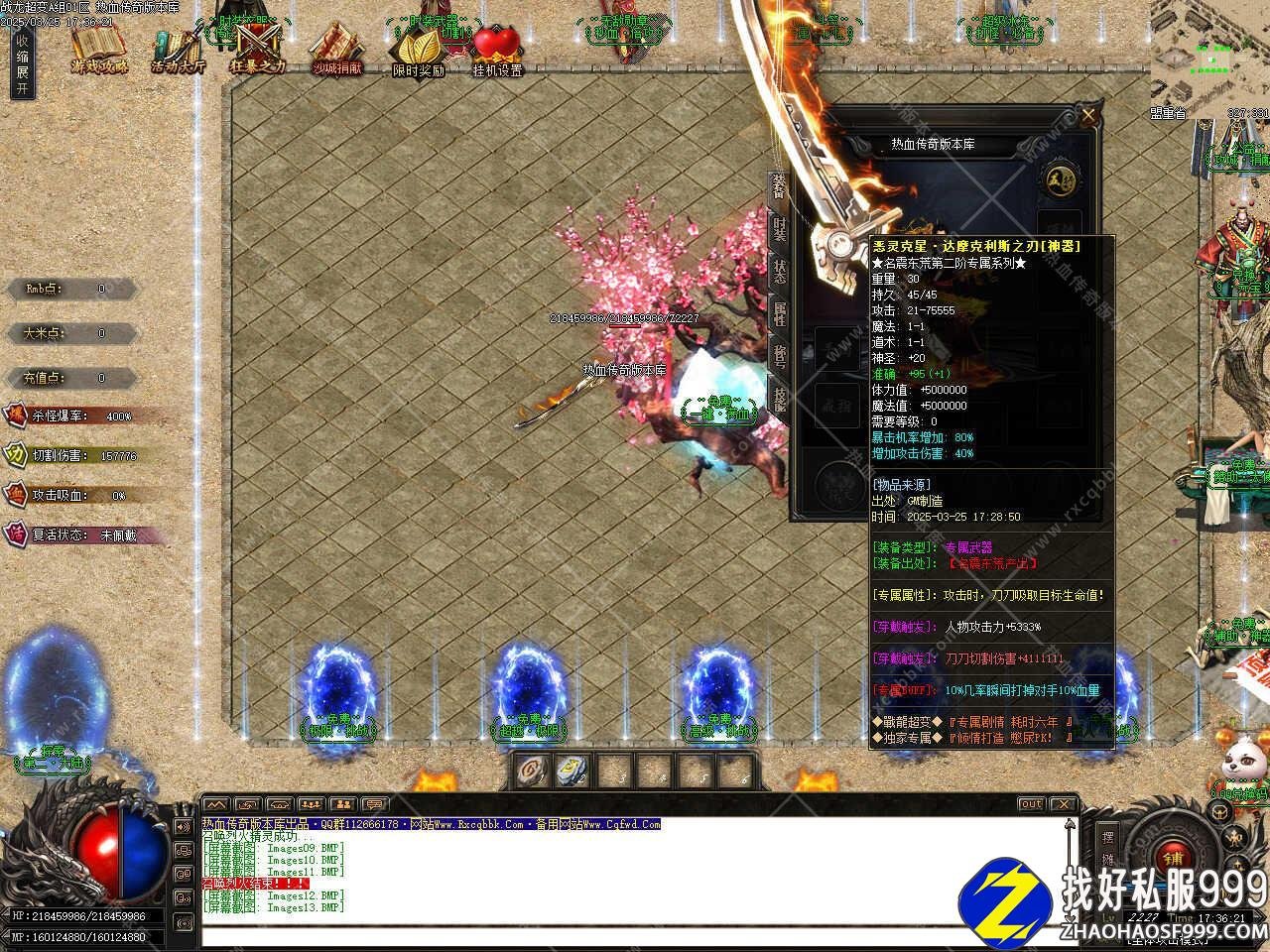
Task: Close the chat window with X
Action: tap(1063, 804)
